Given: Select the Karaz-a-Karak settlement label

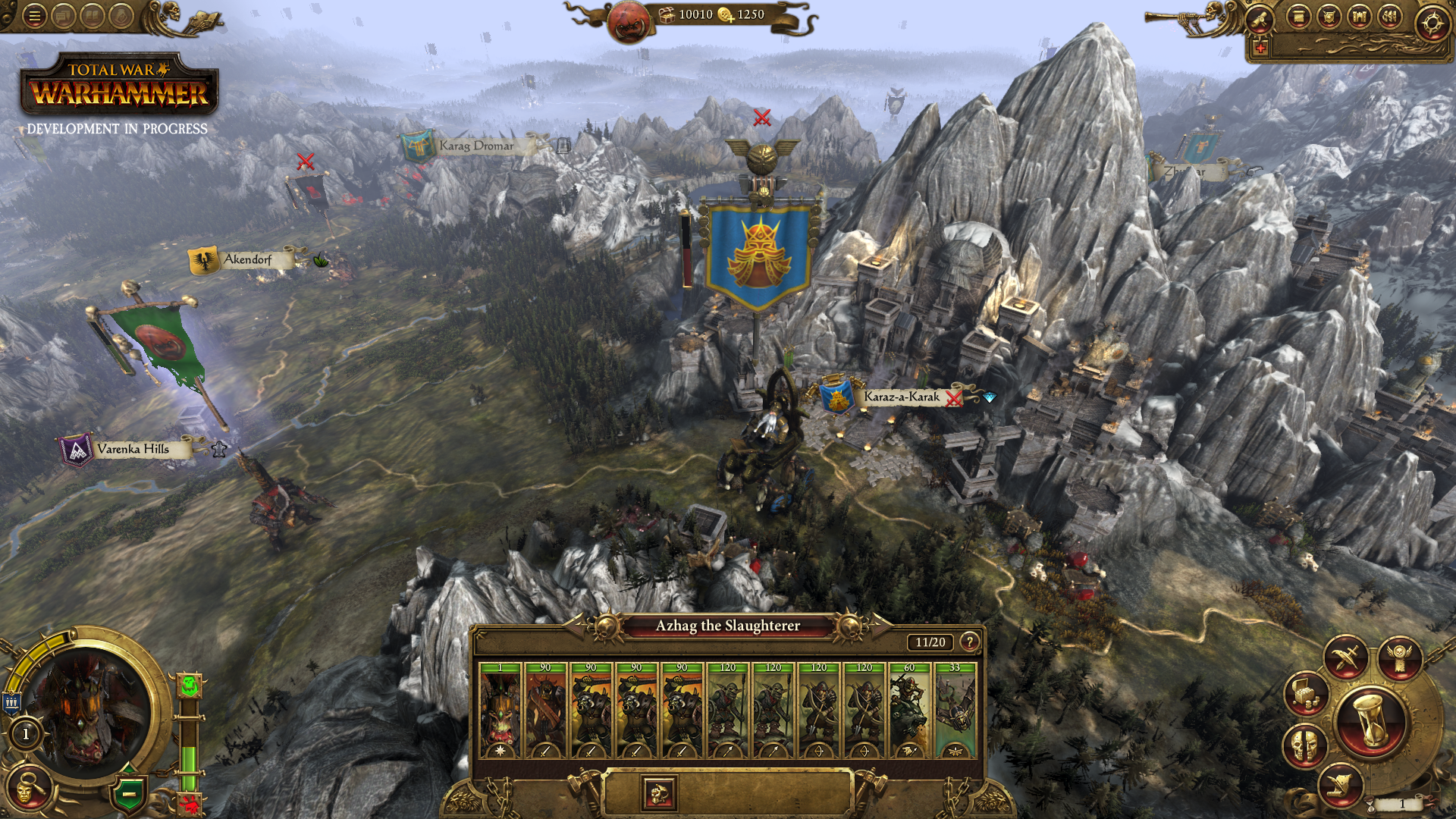Looking at the screenshot, I should (x=900, y=397).
